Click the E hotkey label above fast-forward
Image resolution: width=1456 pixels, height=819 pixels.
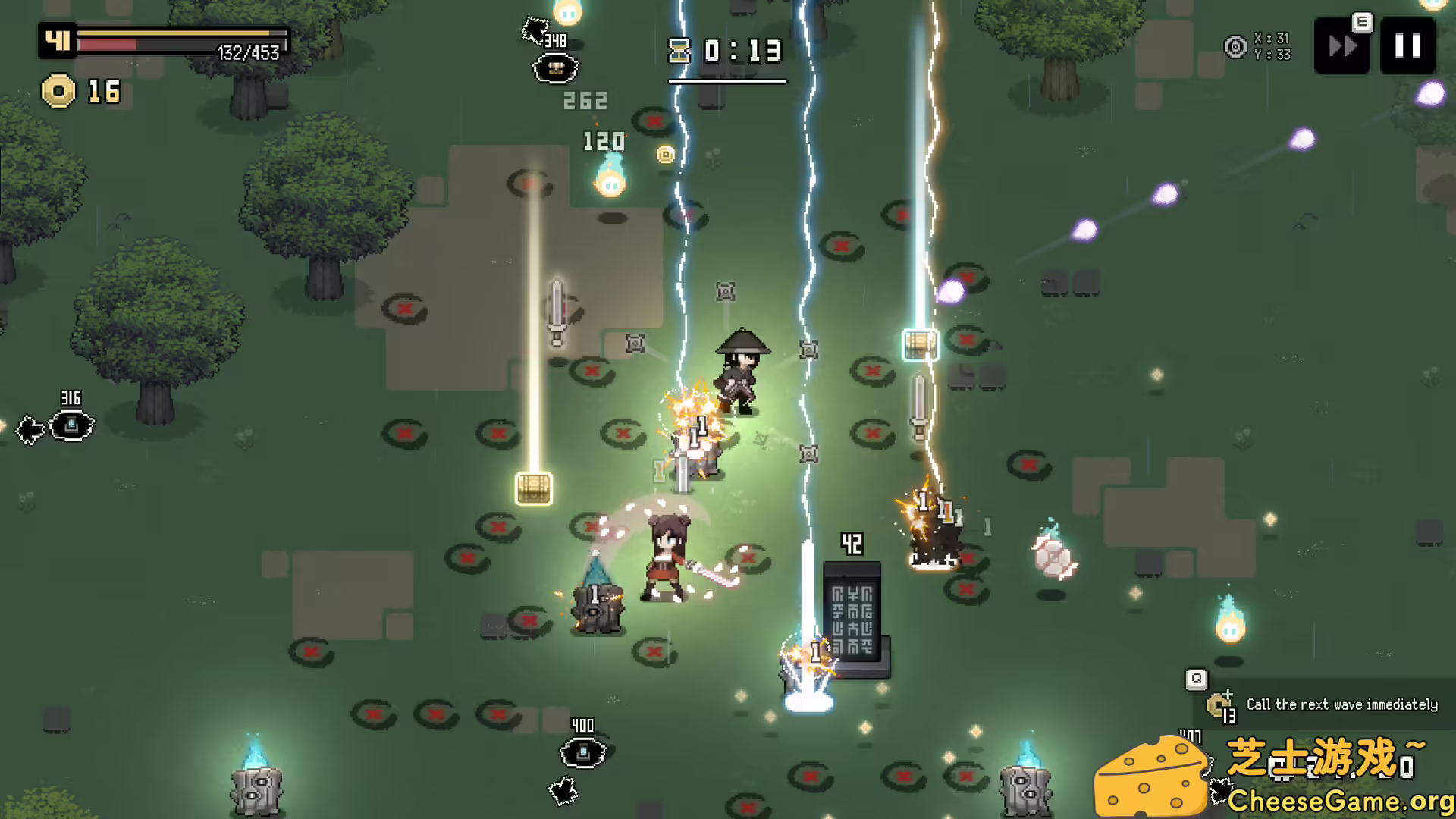(x=1363, y=23)
